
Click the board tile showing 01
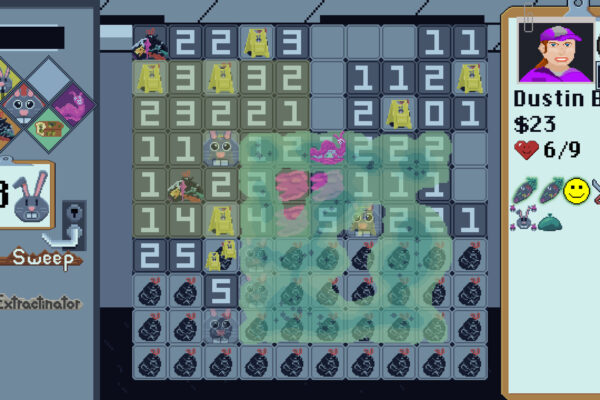[452, 114]
